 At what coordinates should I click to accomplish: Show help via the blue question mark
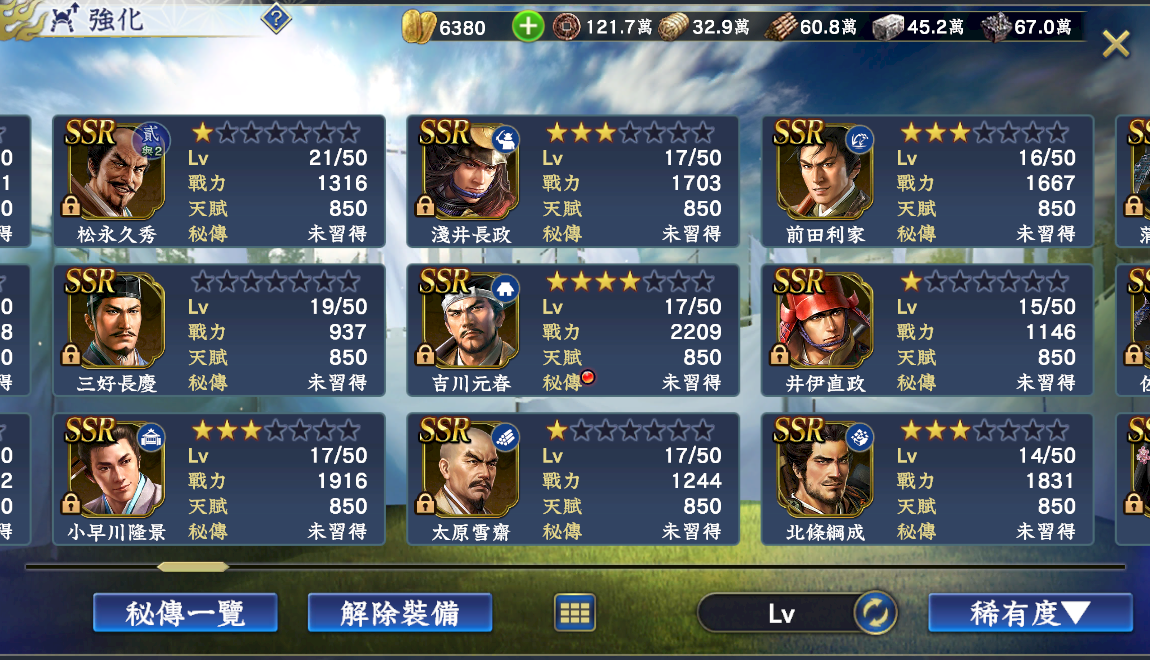pyautogui.click(x=276, y=19)
